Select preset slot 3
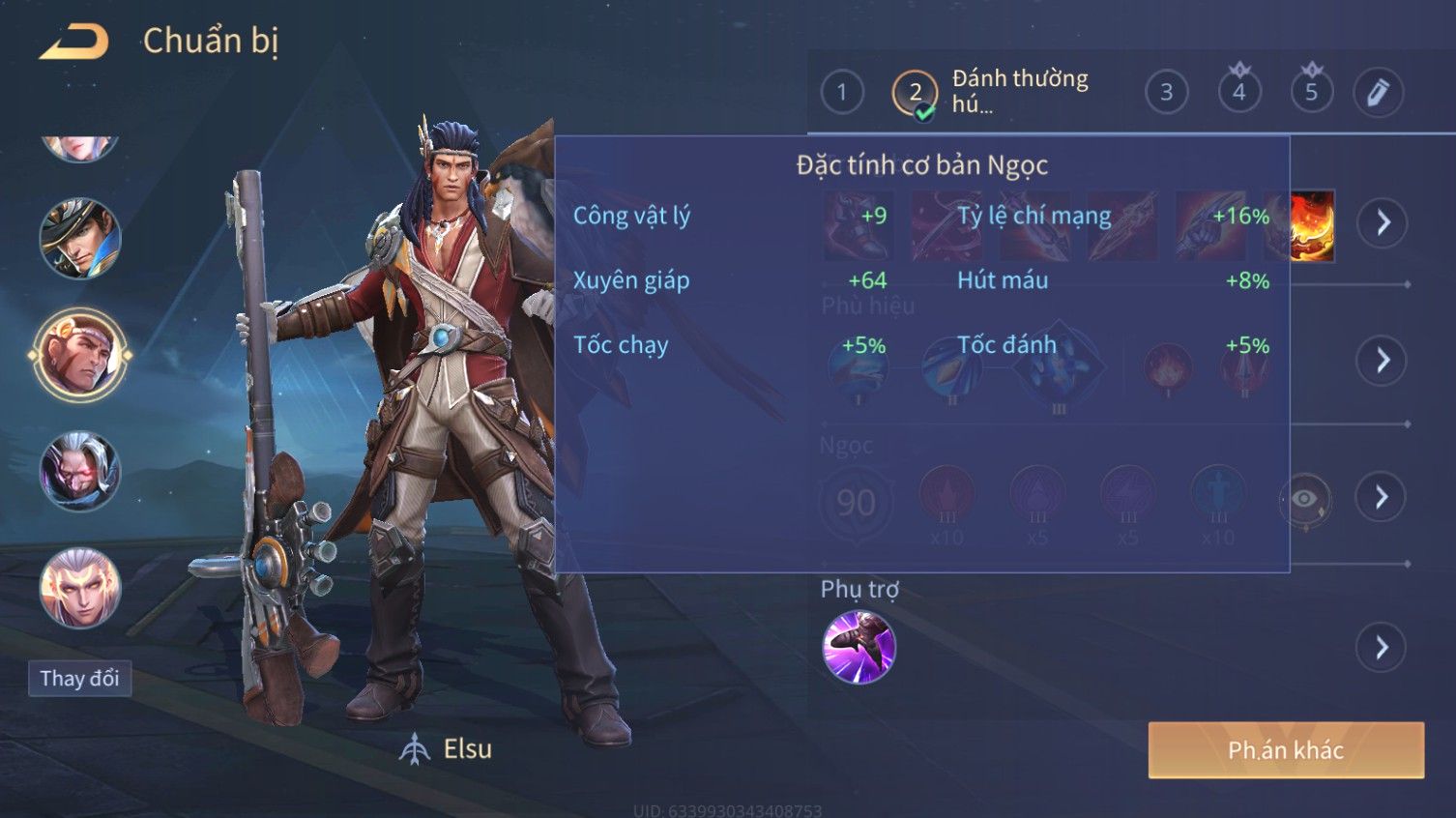This screenshot has width=1456, height=818. [1166, 93]
